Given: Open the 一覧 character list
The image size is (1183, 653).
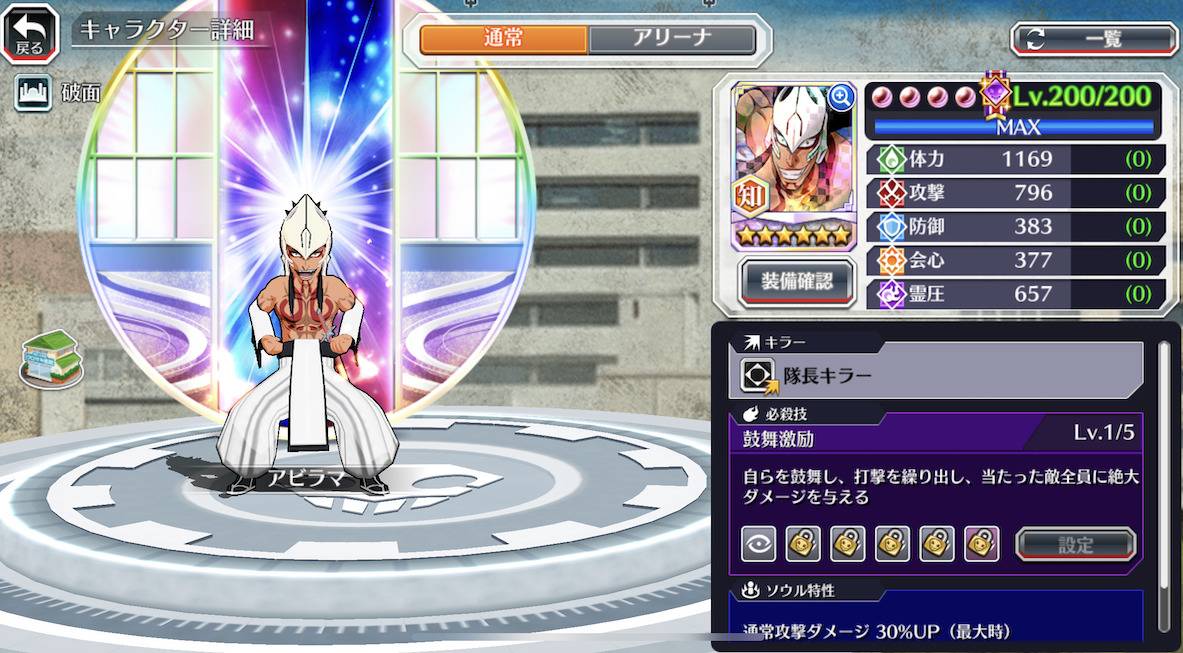Looking at the screenshot, I should [1094, 39].
